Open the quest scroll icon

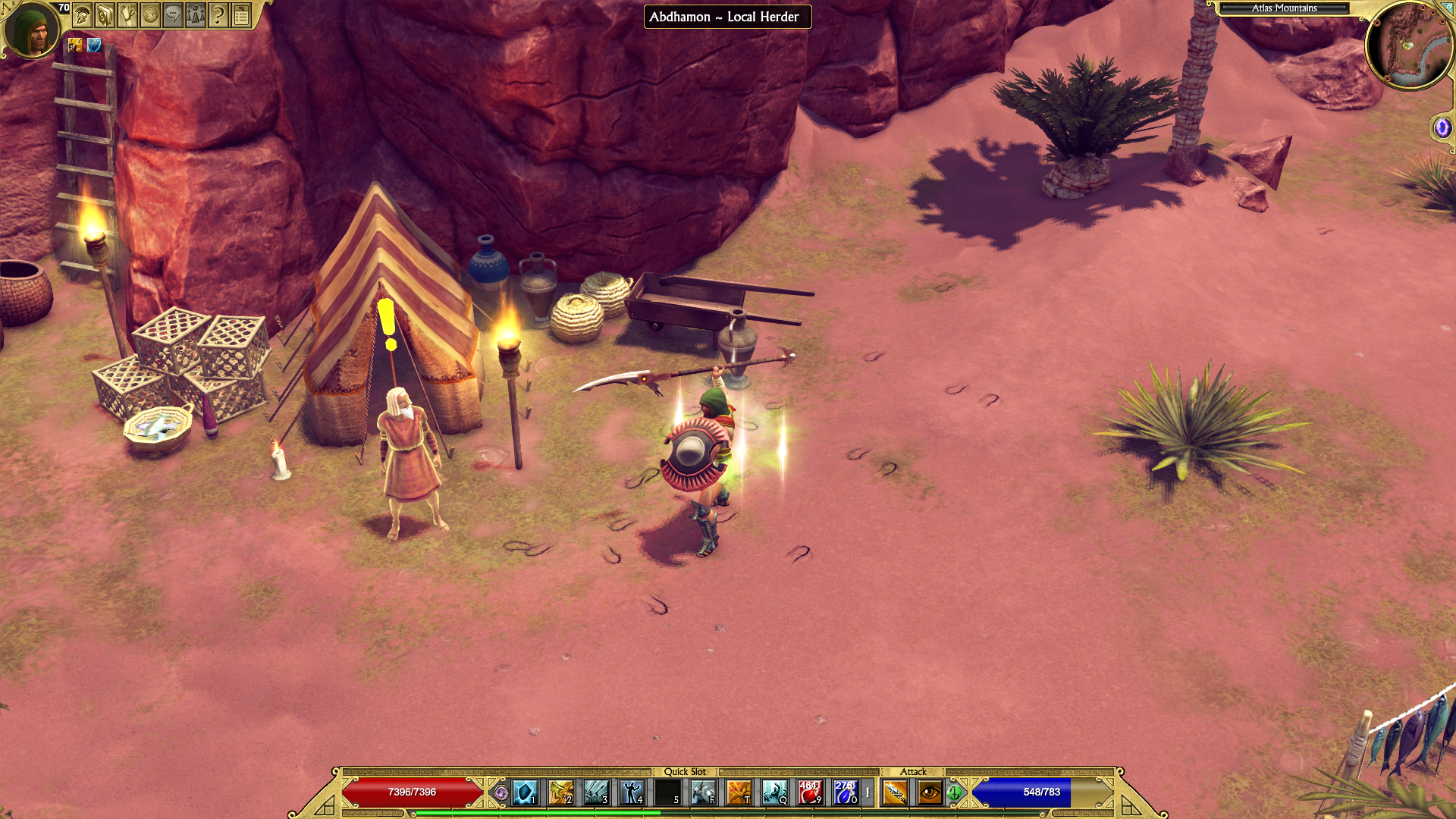127,14
